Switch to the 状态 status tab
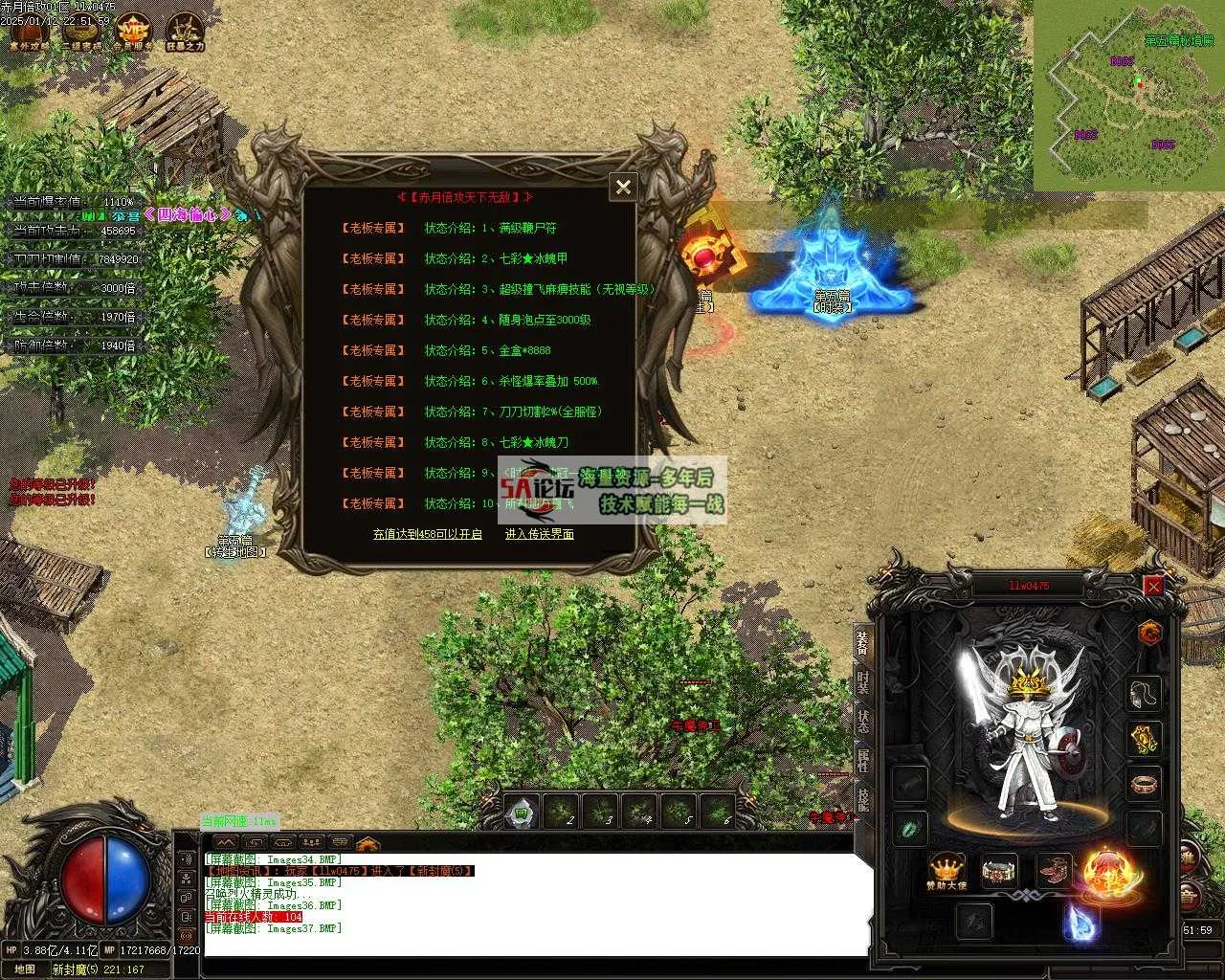The width and height of the screenshot is (1225, 980). point(862,721)
